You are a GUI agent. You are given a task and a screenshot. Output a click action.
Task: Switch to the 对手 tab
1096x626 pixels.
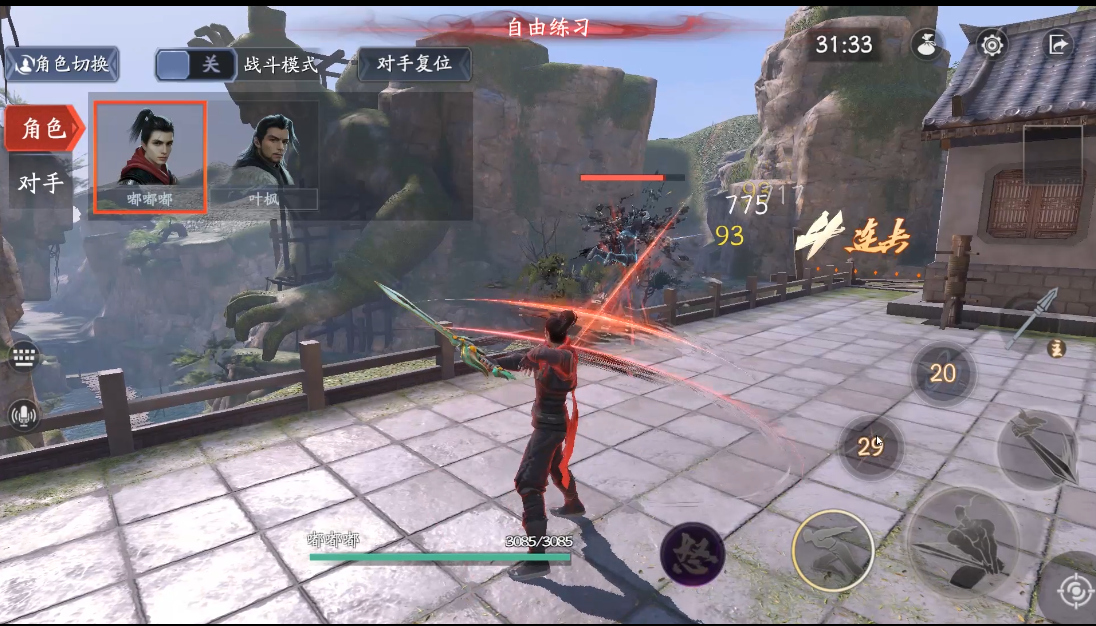[40, 183]
